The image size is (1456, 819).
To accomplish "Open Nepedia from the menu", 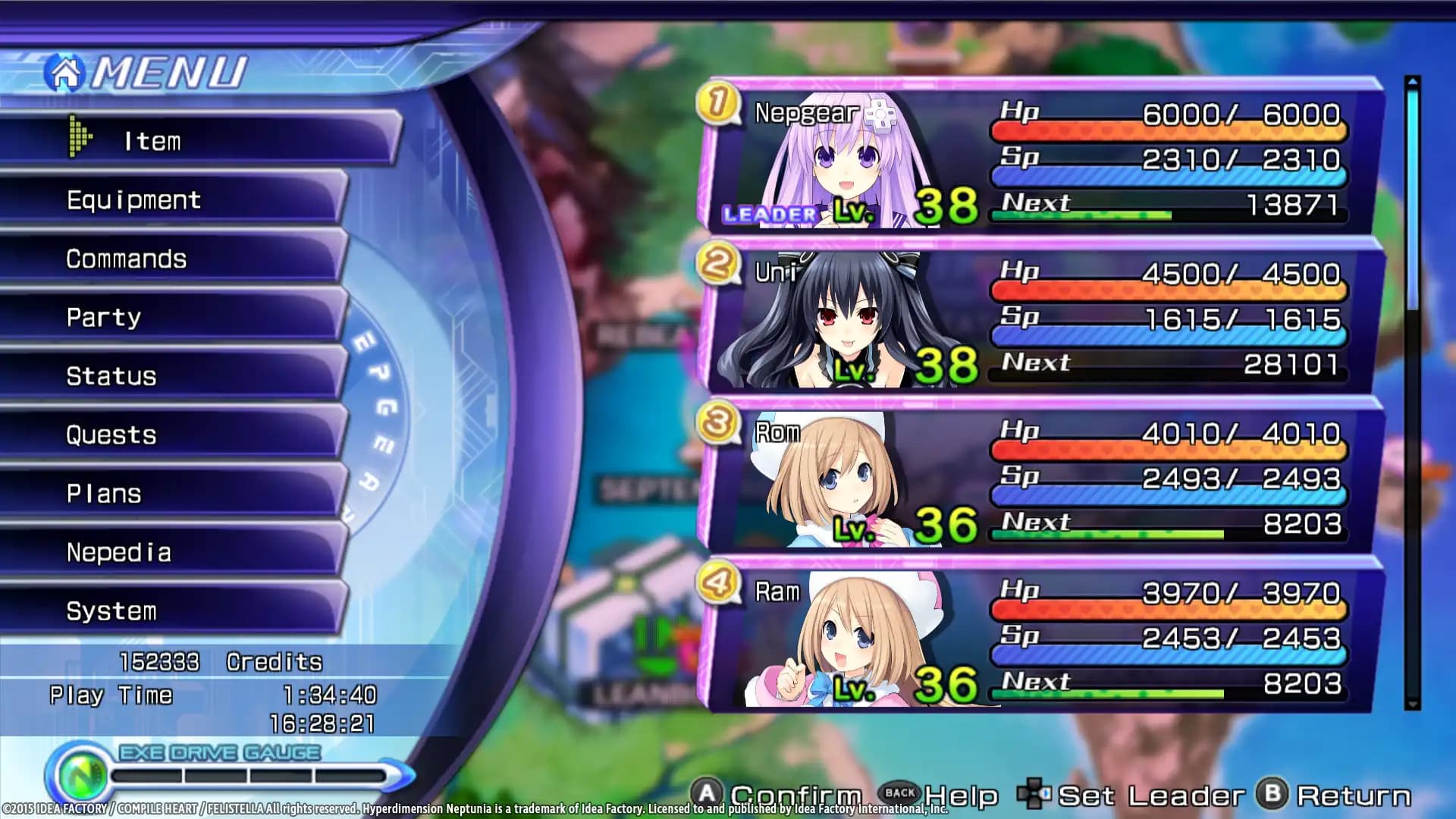I will coord(118,553).
